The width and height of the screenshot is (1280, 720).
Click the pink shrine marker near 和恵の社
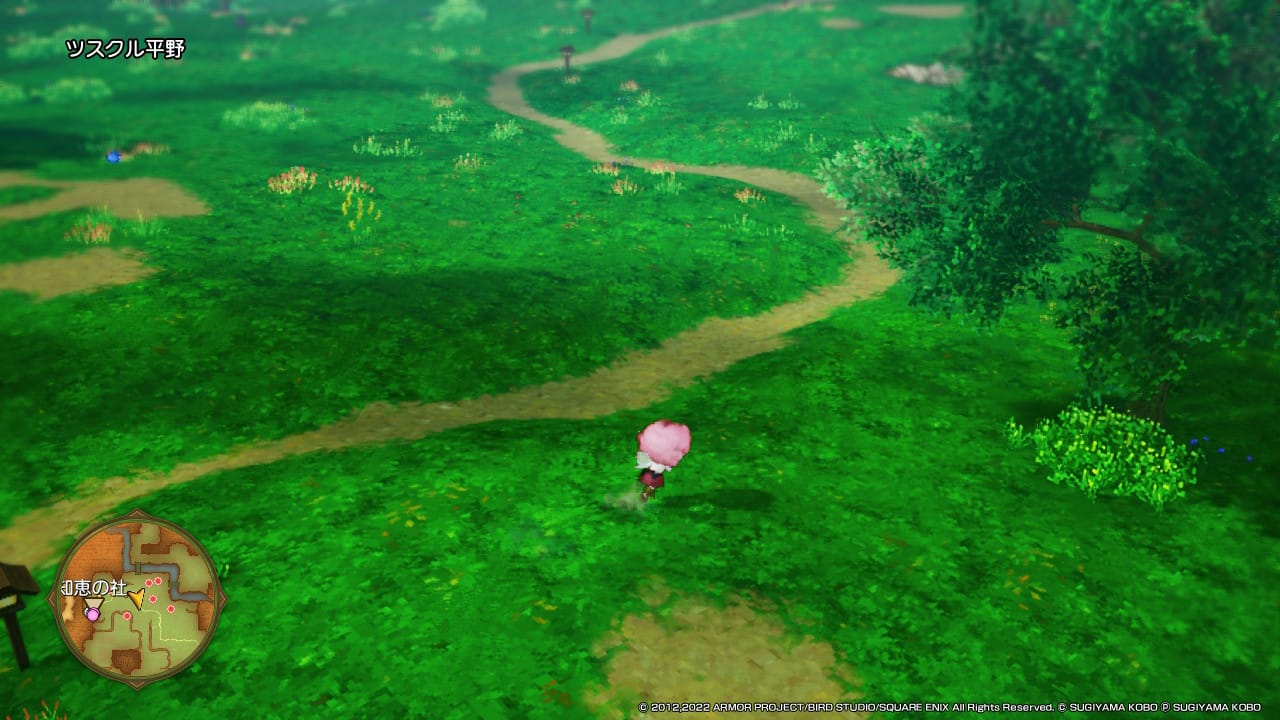coord(93,614)
